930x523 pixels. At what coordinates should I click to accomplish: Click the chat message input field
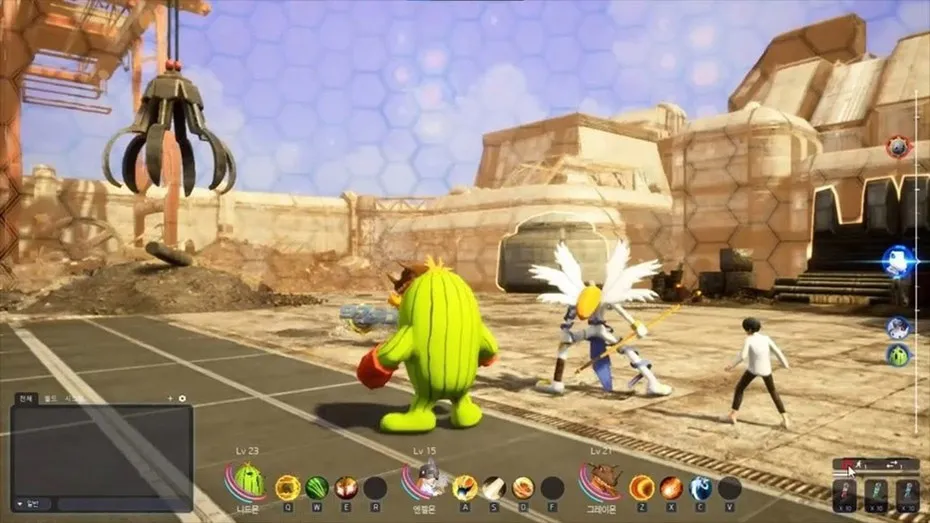click(x=120, y=503)
